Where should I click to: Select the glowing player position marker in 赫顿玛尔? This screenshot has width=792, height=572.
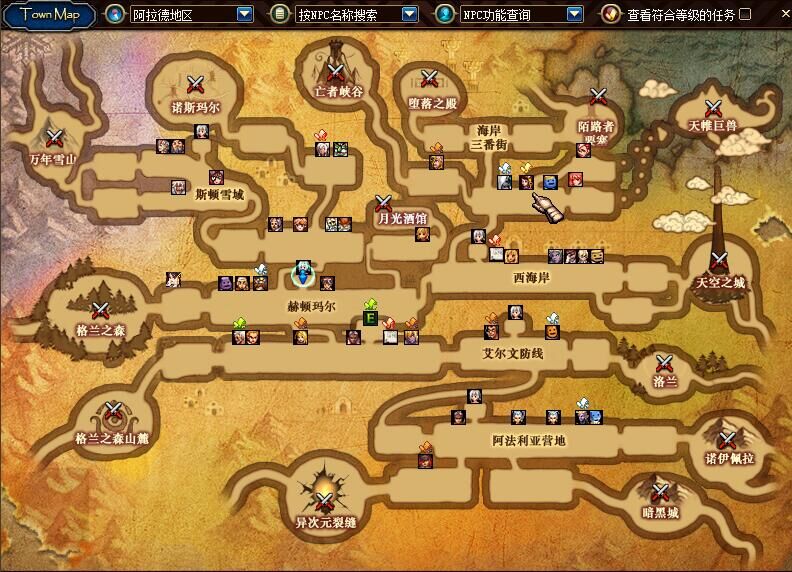click(x=302, y=273)
